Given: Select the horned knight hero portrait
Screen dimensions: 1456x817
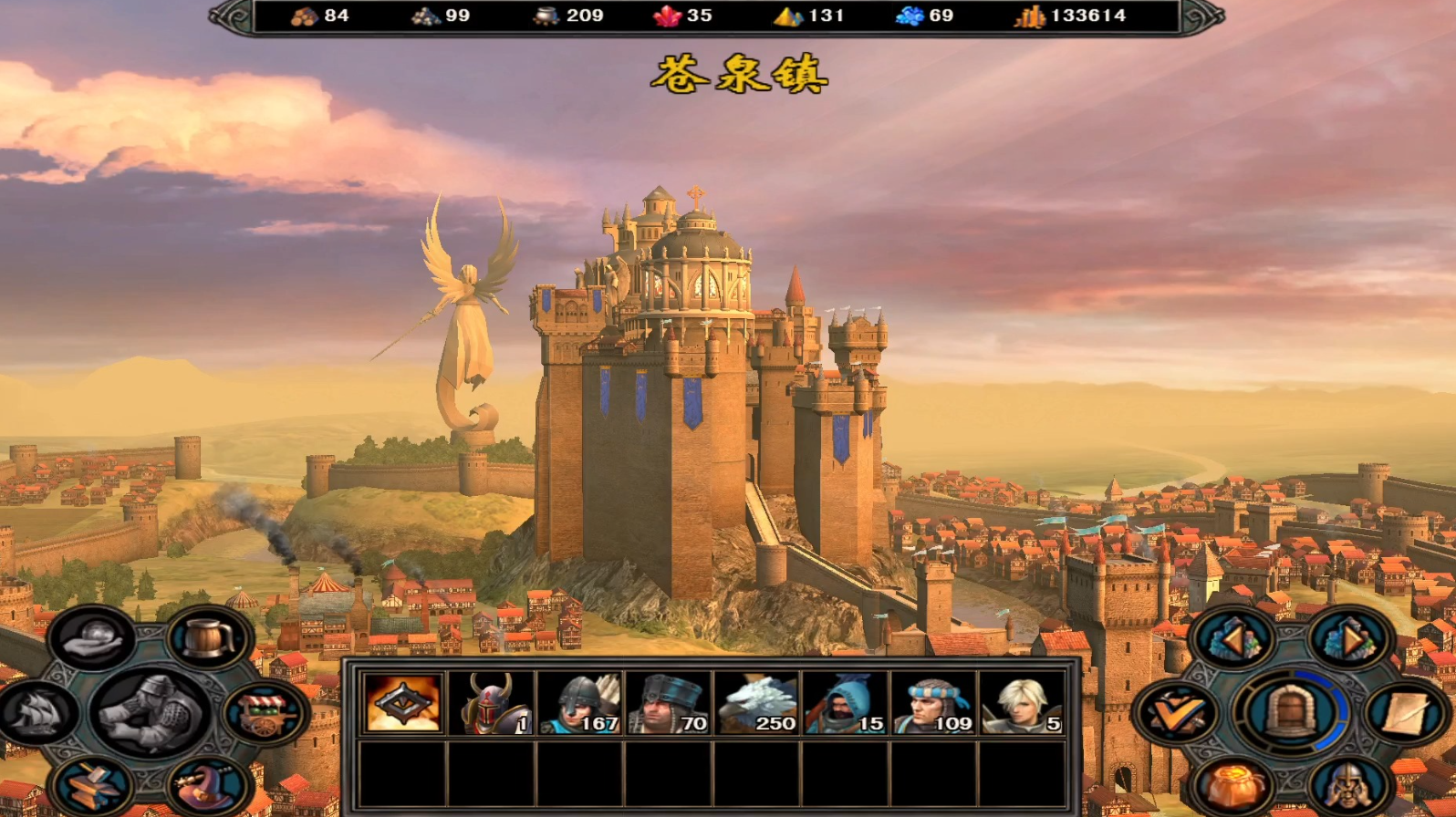Looking at the screenshot, I should (x=492, y=703).
